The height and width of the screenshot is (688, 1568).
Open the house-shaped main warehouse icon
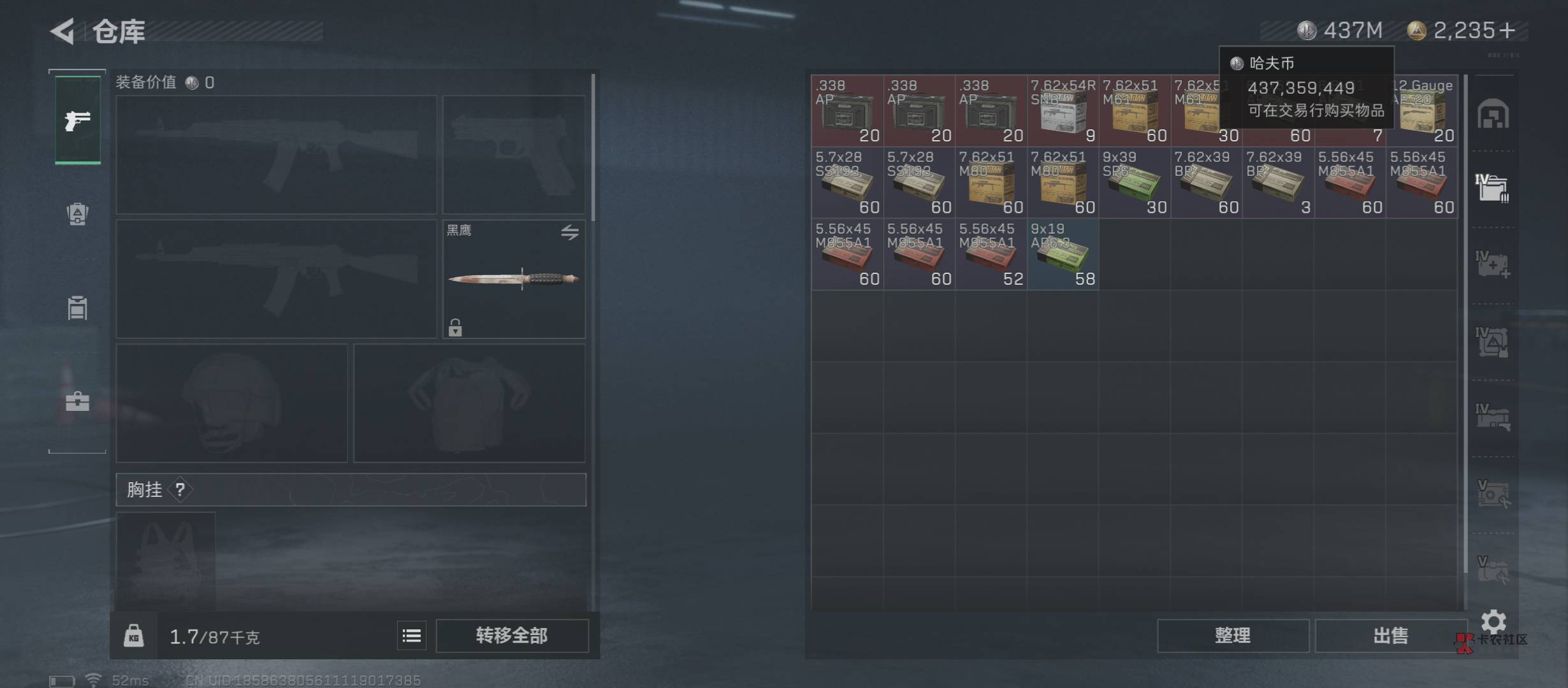click(x=1493, y=115)
